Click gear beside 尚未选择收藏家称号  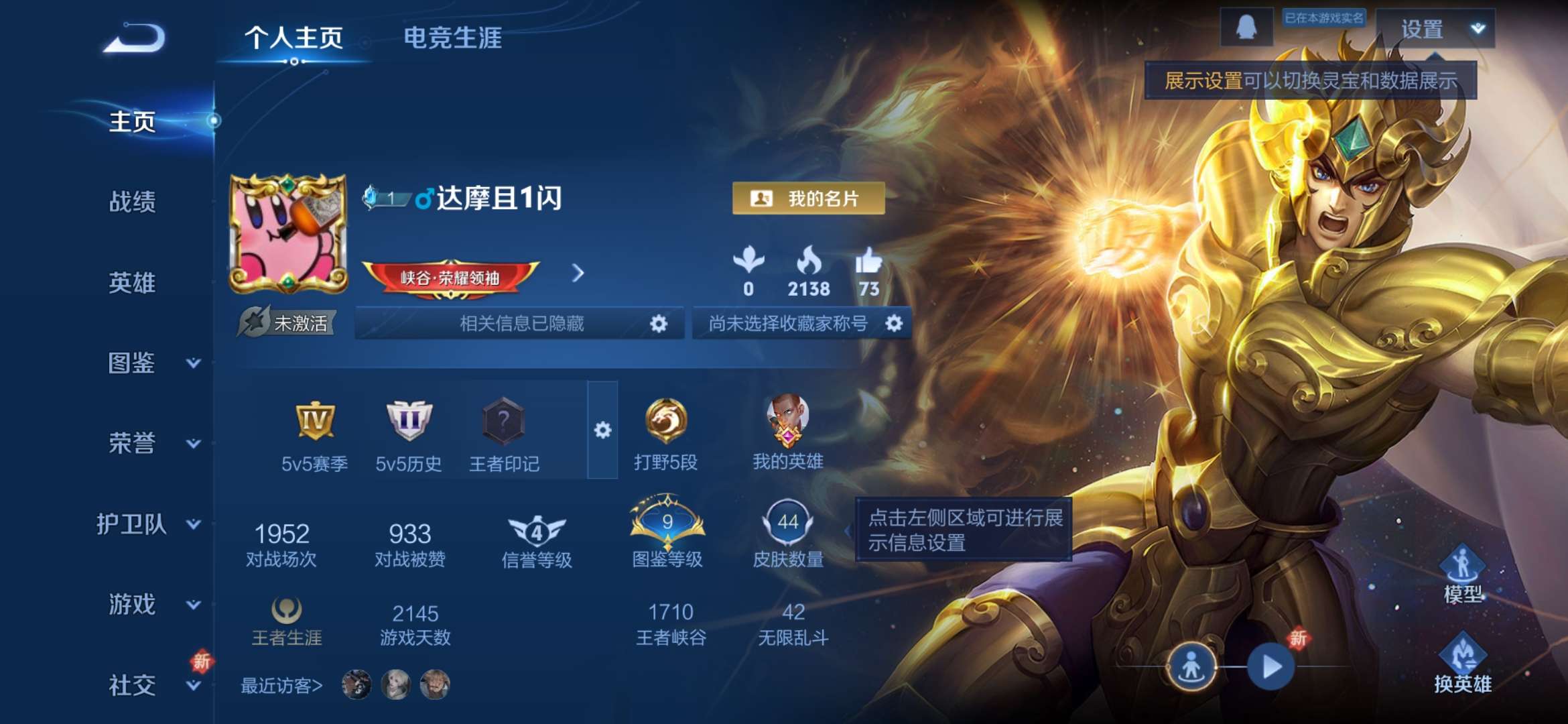[893, 324]
